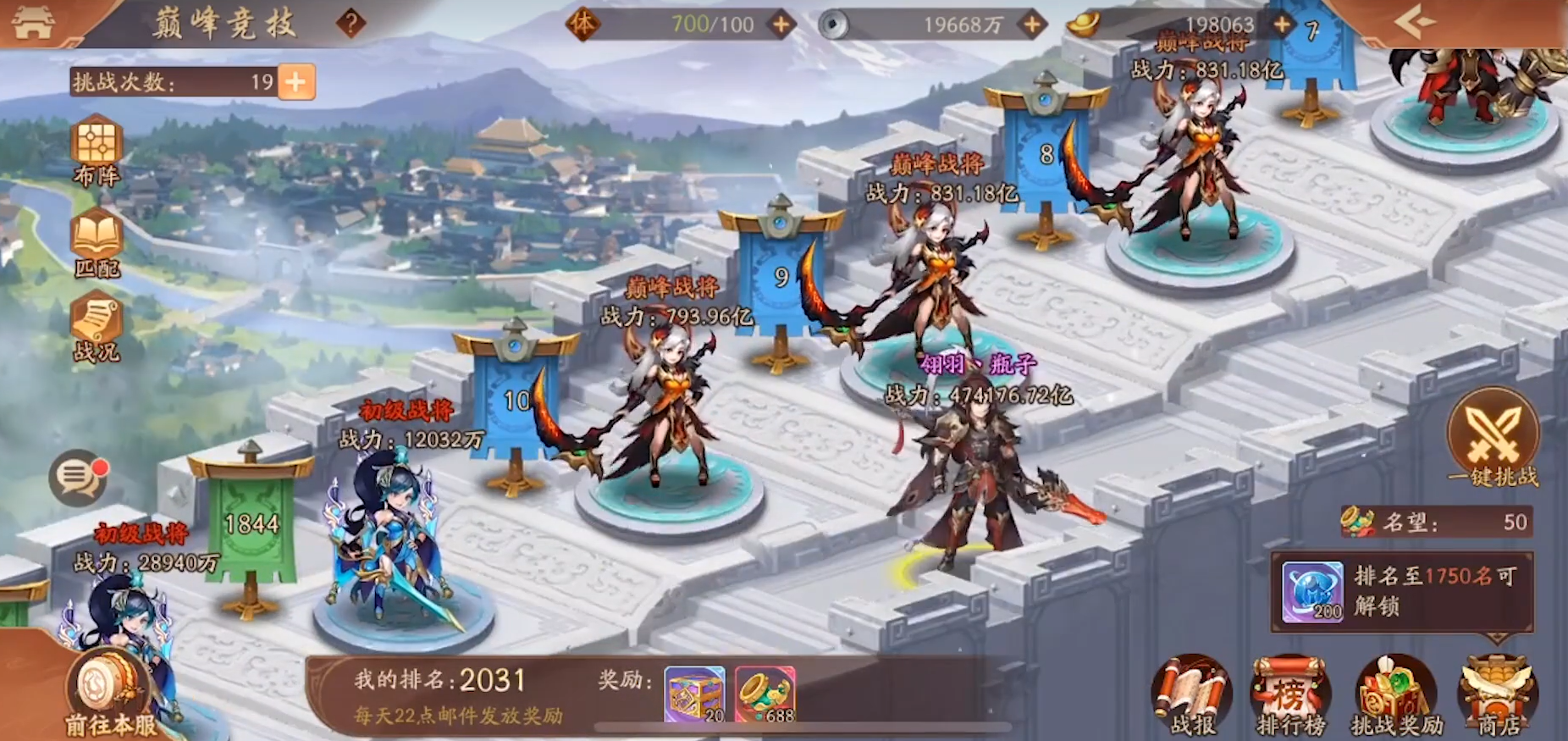Add currency with the plus beside 19668万
The width and height of the screenshot is (1568, 741).
[1032, 25]
